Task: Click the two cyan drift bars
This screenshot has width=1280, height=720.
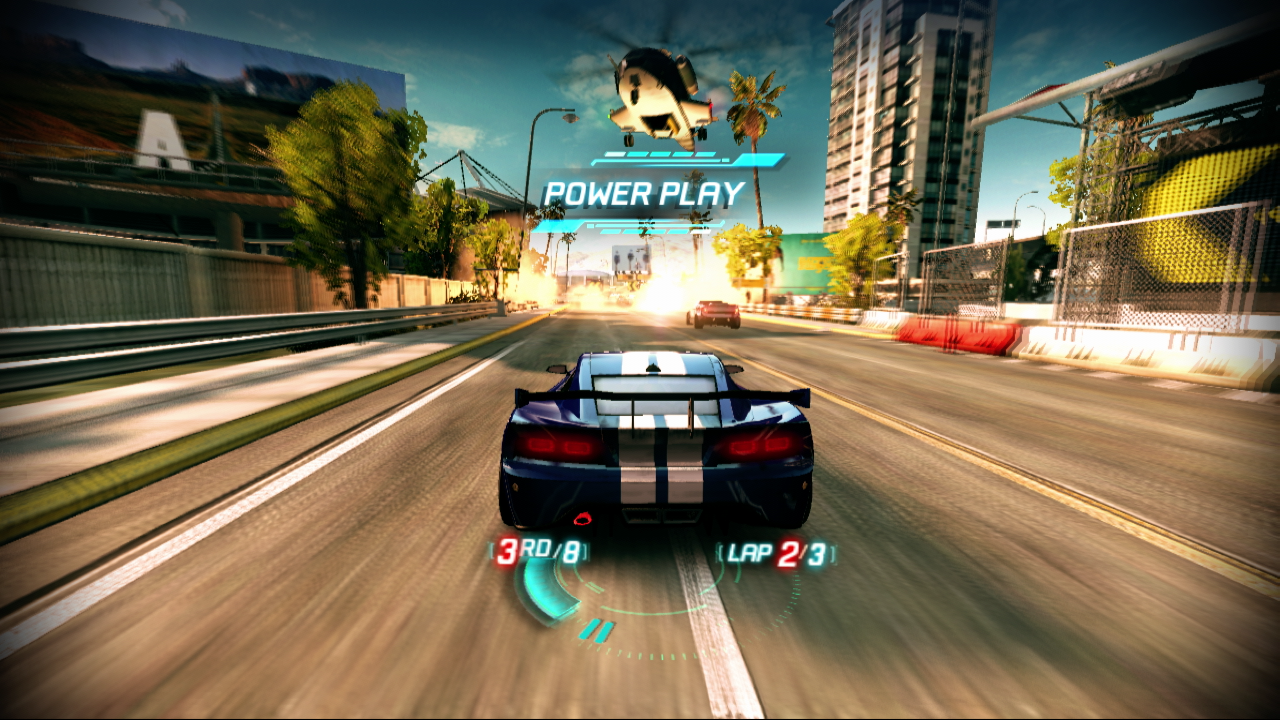Action: [599, 629]
